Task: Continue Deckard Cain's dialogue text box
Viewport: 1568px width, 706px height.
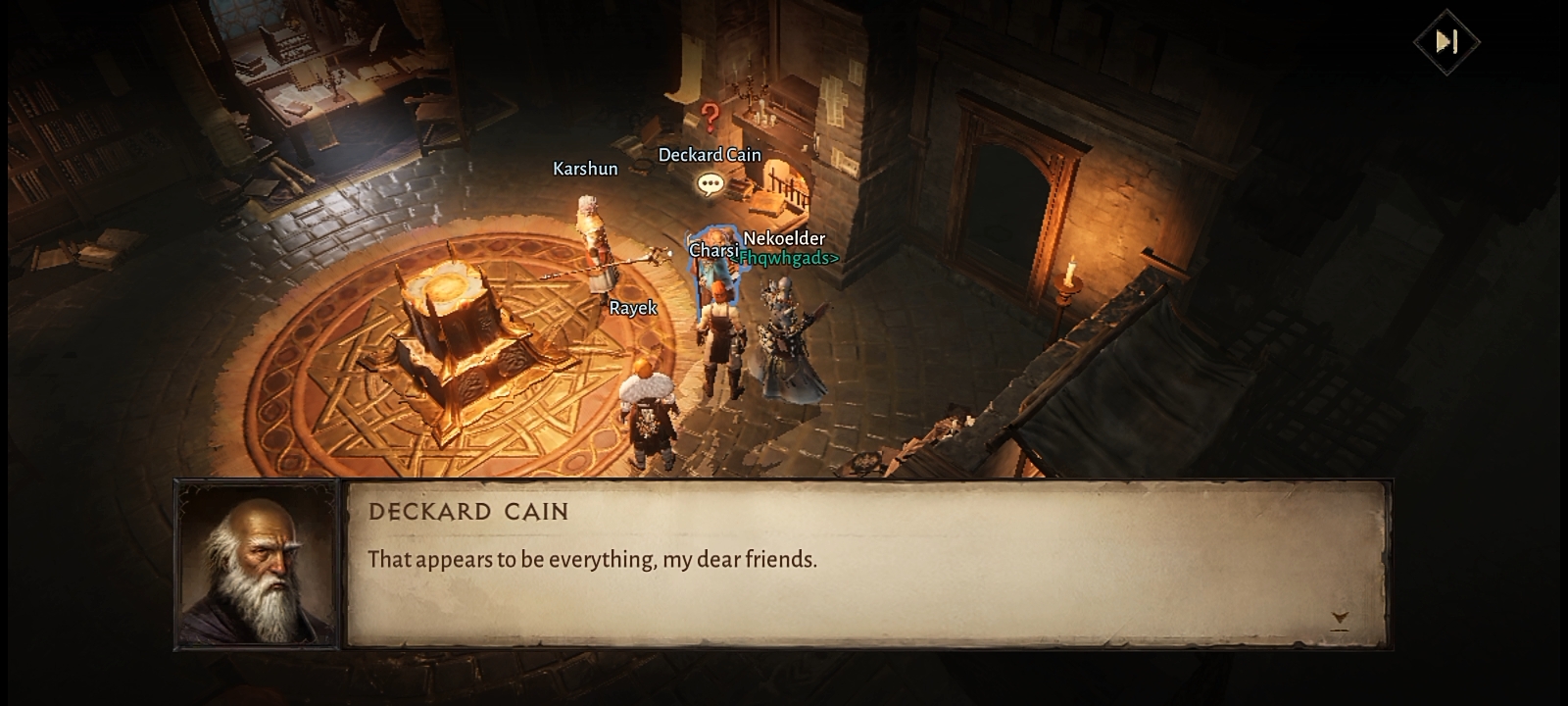Action: [866, 564]
